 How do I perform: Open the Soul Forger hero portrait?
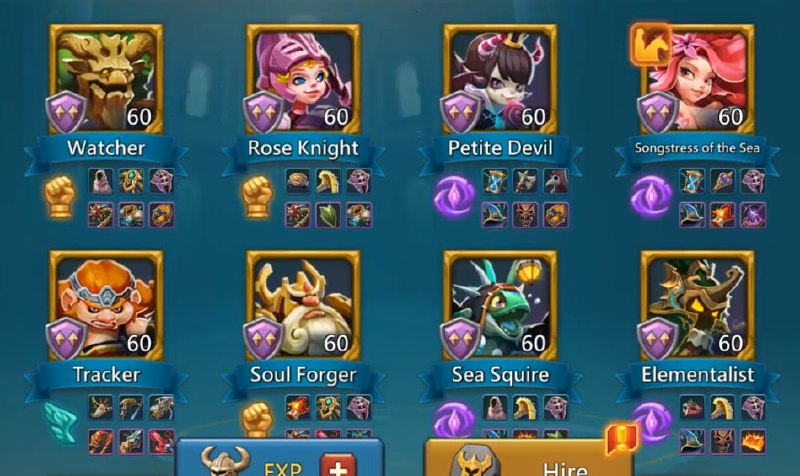coord(303,302)
